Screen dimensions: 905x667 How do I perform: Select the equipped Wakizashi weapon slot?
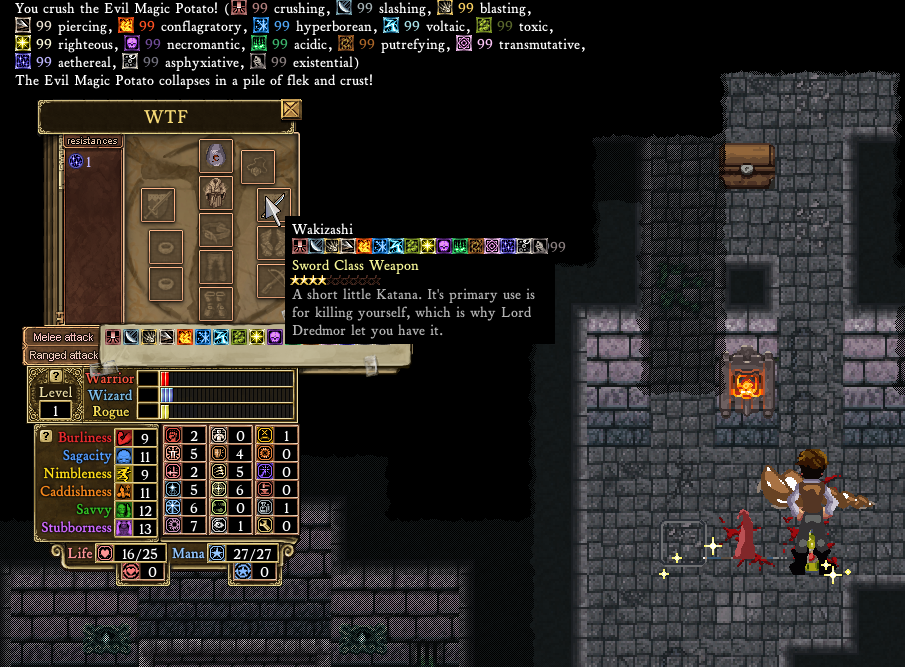pyautogui.click(x=273, y=205)
